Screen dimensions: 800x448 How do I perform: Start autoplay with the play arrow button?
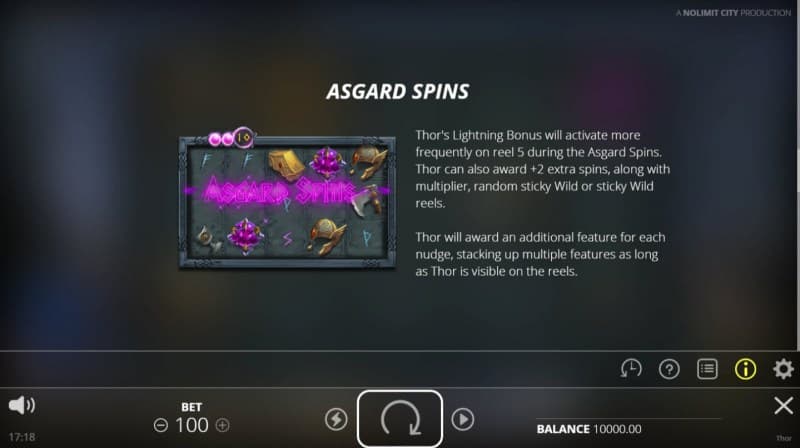[462, 419]
